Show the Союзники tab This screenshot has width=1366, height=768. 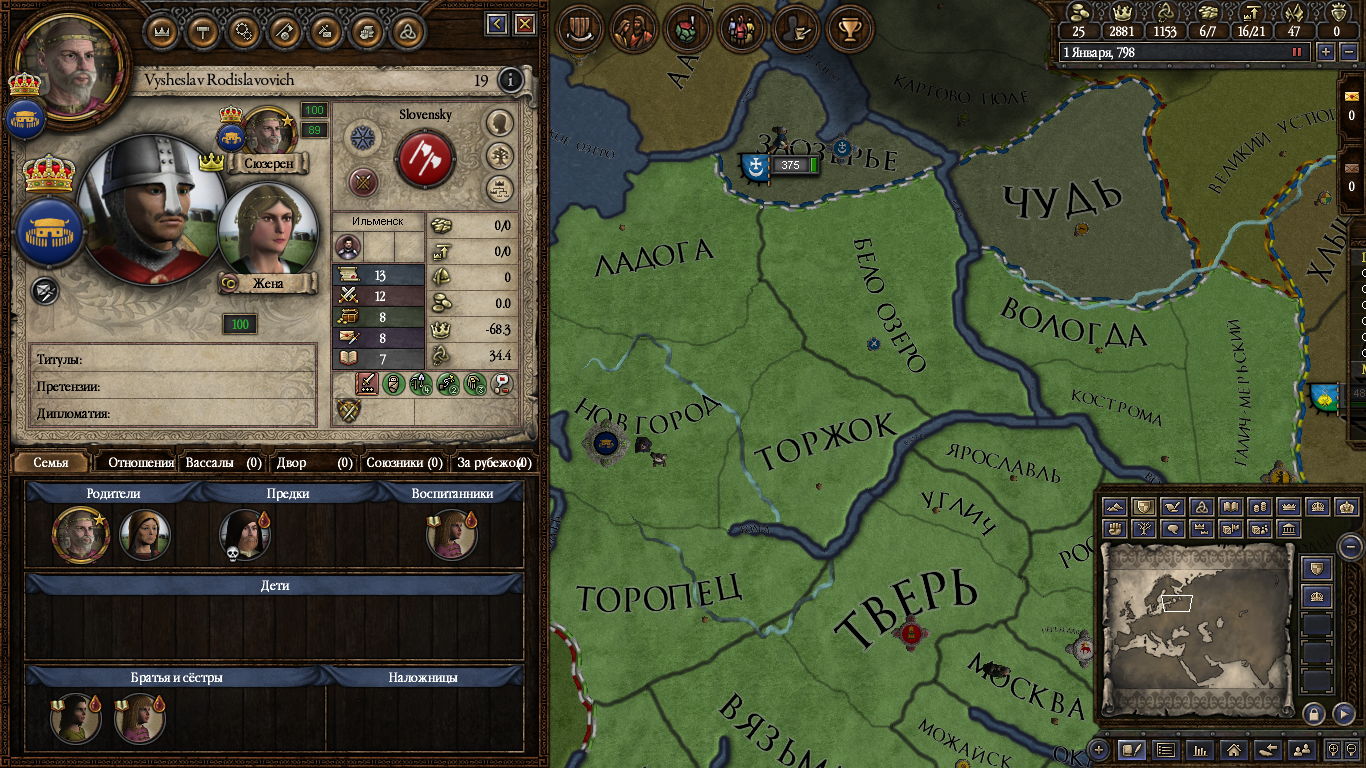(x=404, y=463)
